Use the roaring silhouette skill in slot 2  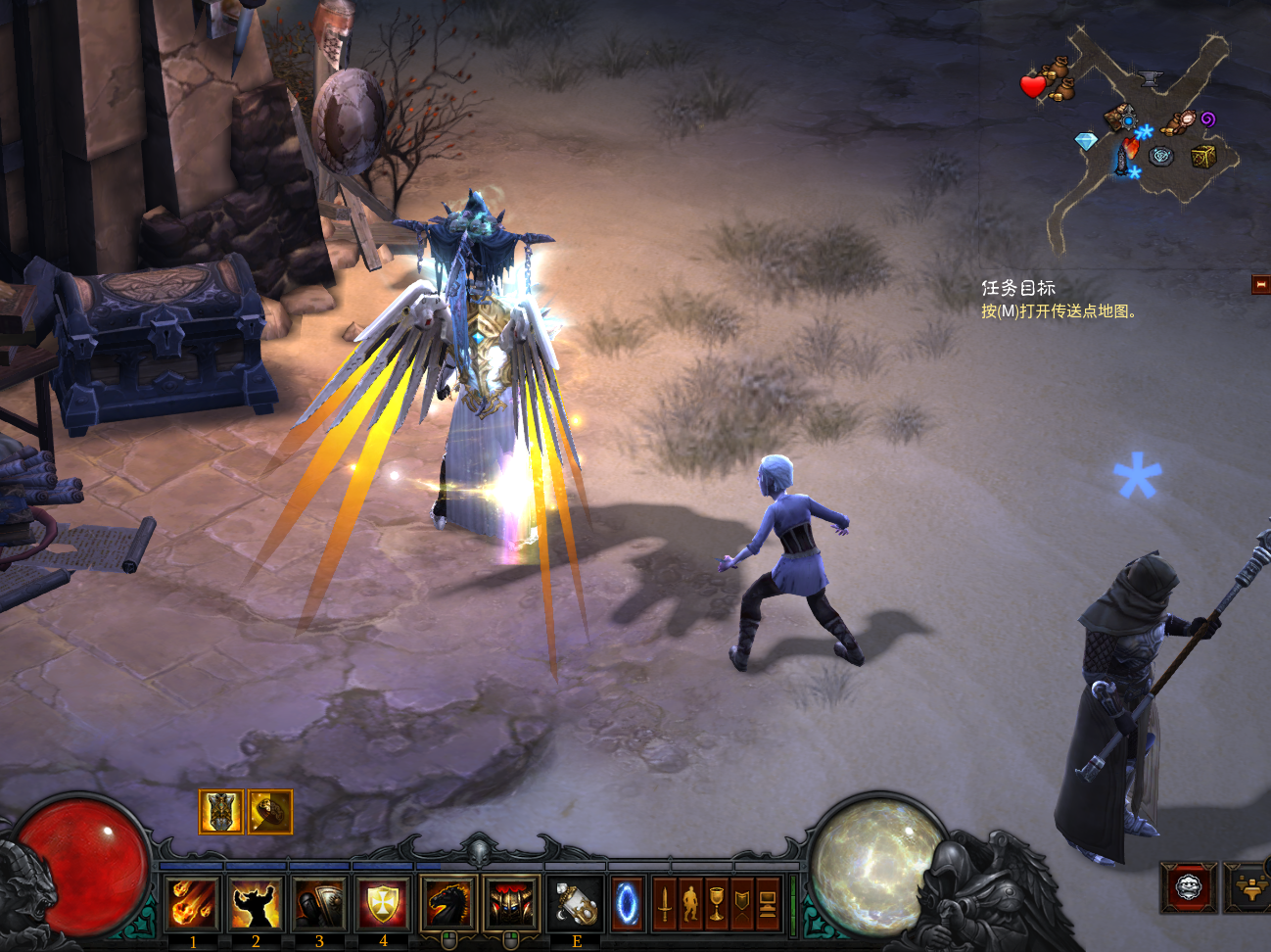click(x=256, y=903)
